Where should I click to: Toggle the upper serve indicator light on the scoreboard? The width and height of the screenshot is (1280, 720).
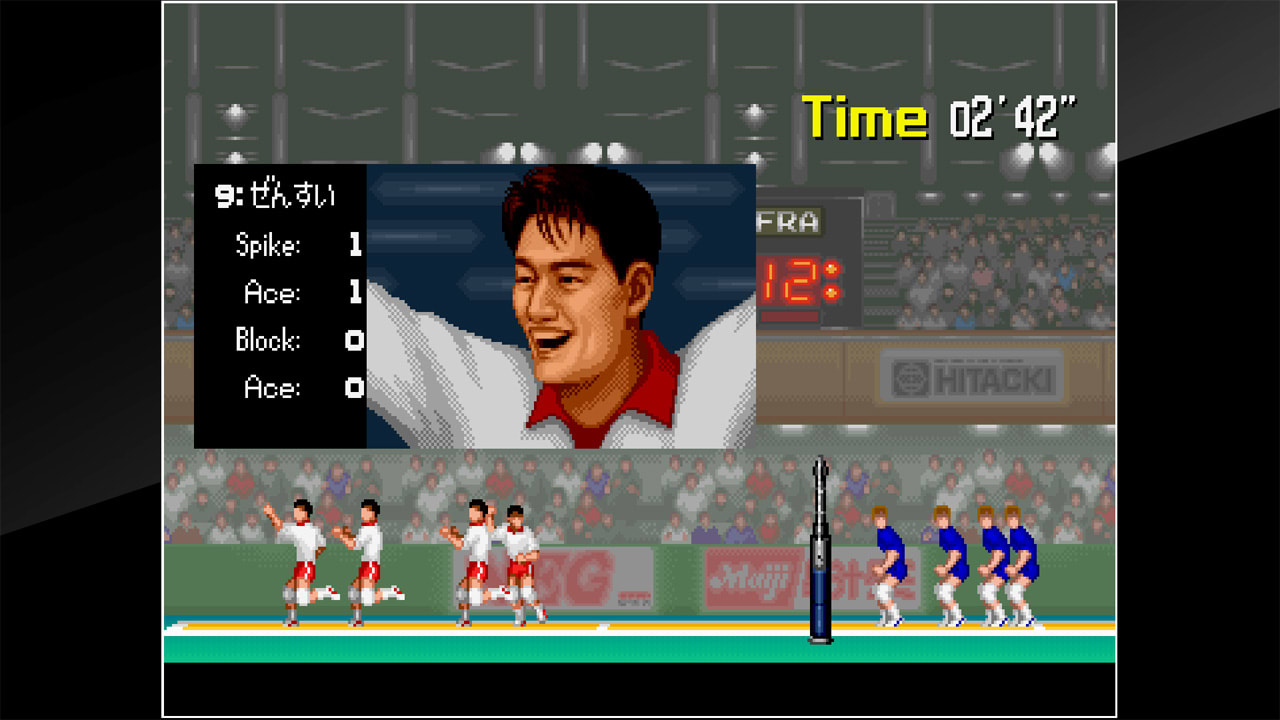click(x=831, y=268)
